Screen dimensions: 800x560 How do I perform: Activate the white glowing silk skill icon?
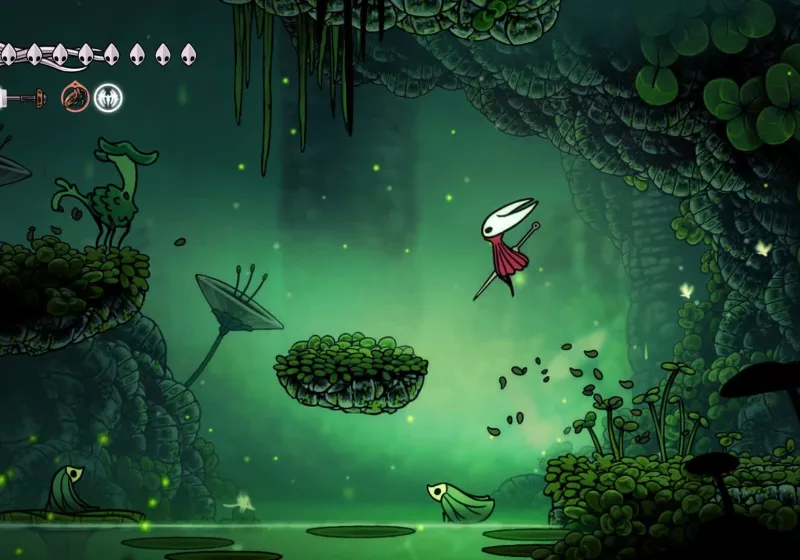pos(108,97)
